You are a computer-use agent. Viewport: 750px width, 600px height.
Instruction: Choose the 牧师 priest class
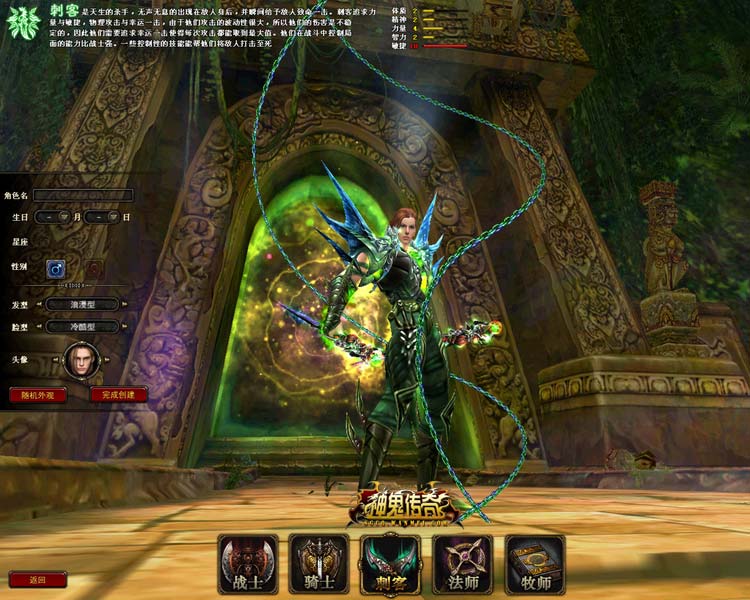(x=535, y=564)
